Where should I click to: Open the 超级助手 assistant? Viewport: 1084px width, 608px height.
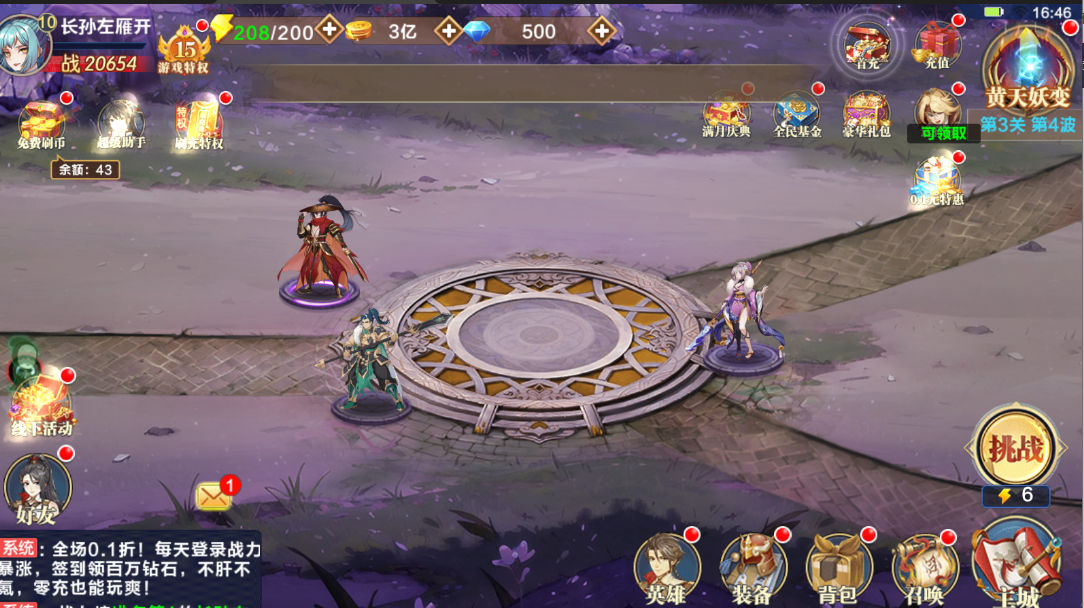pos(120,124)
